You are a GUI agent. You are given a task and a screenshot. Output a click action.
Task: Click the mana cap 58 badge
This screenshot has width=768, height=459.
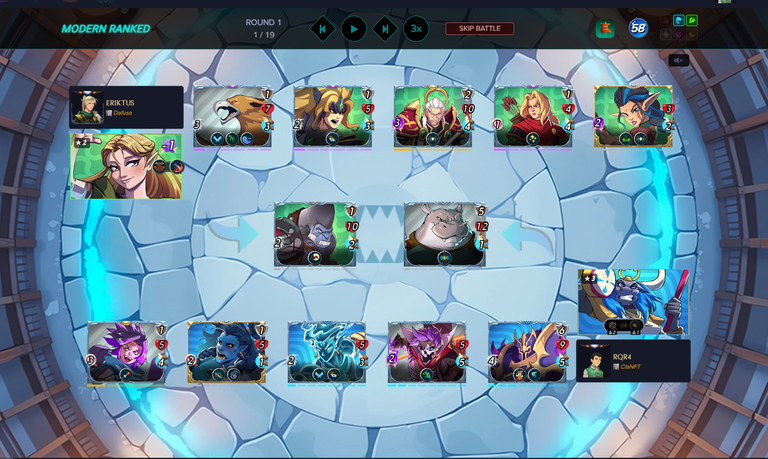pyautogui.click(x=638, y=28)
